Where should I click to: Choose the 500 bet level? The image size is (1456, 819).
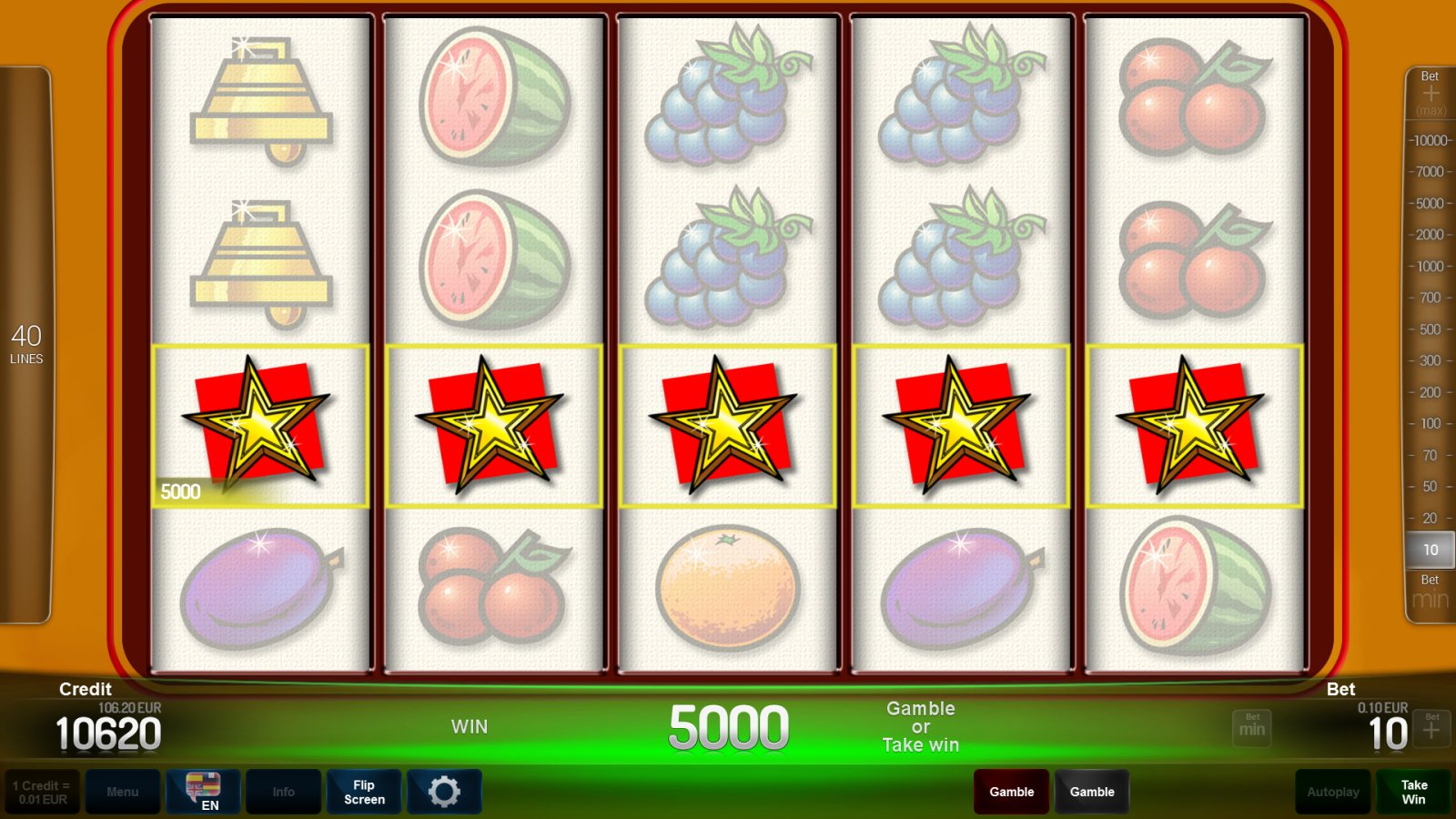pyautogui.click(x=1431, y=329)
